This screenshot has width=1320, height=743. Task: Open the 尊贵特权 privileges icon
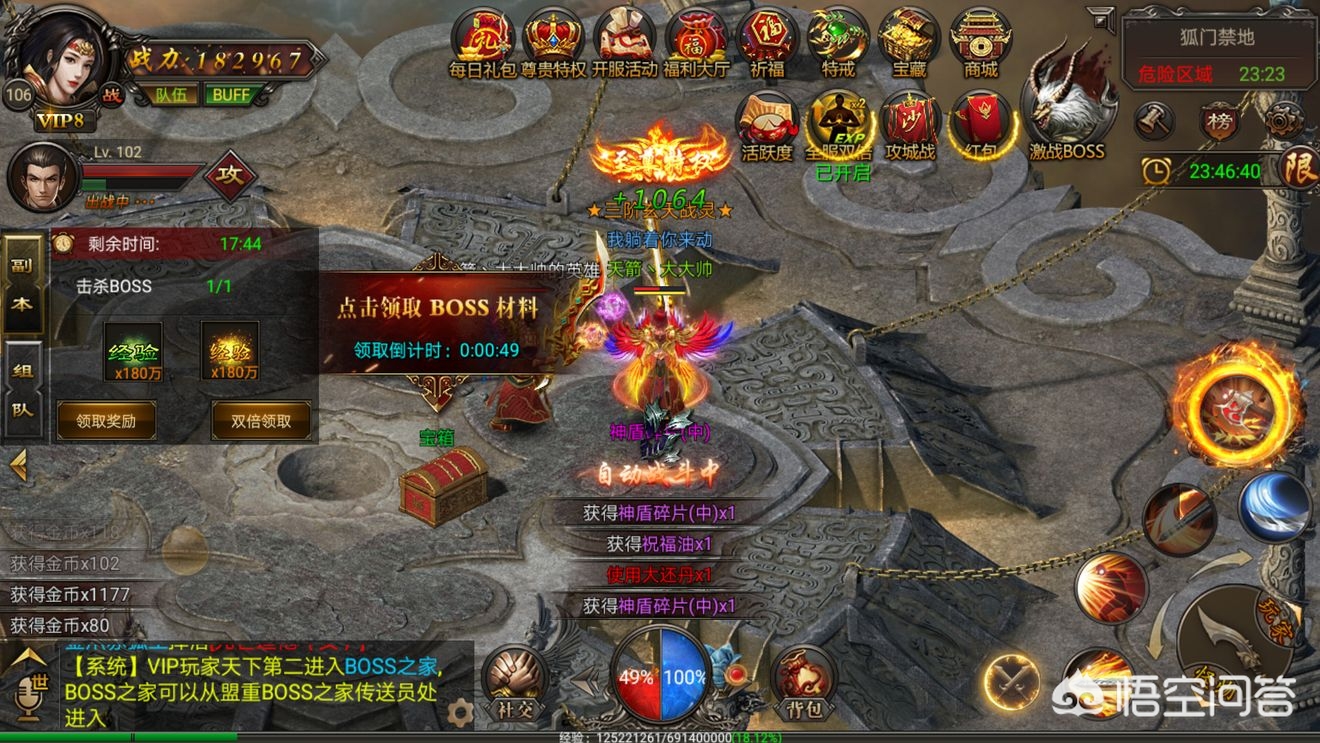pos(554,40)
